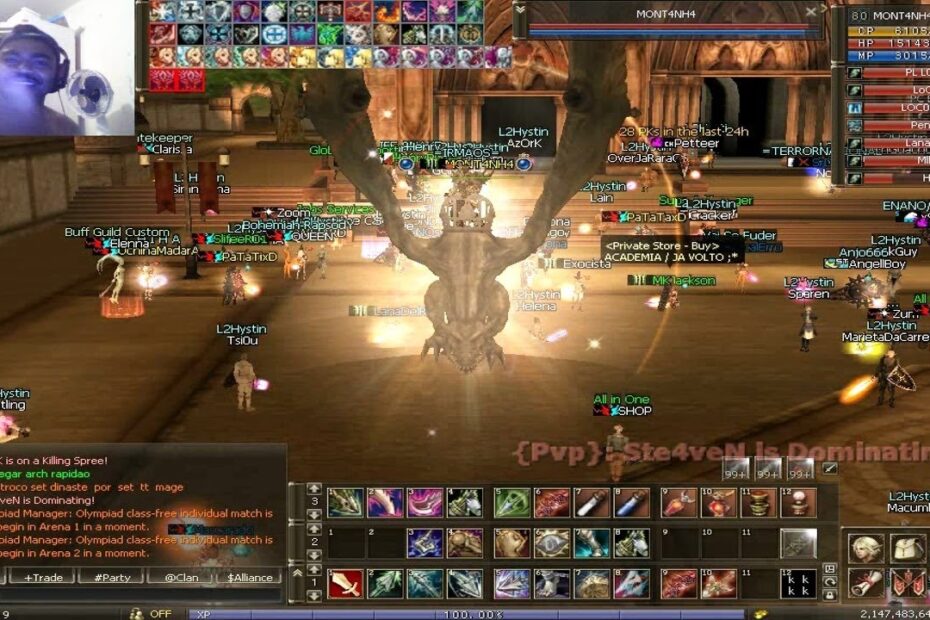Image resolution: width=930 pixels, height=620 pixels.
Task: Switch to the $Alliance chat tab
Action: [251, 577]
